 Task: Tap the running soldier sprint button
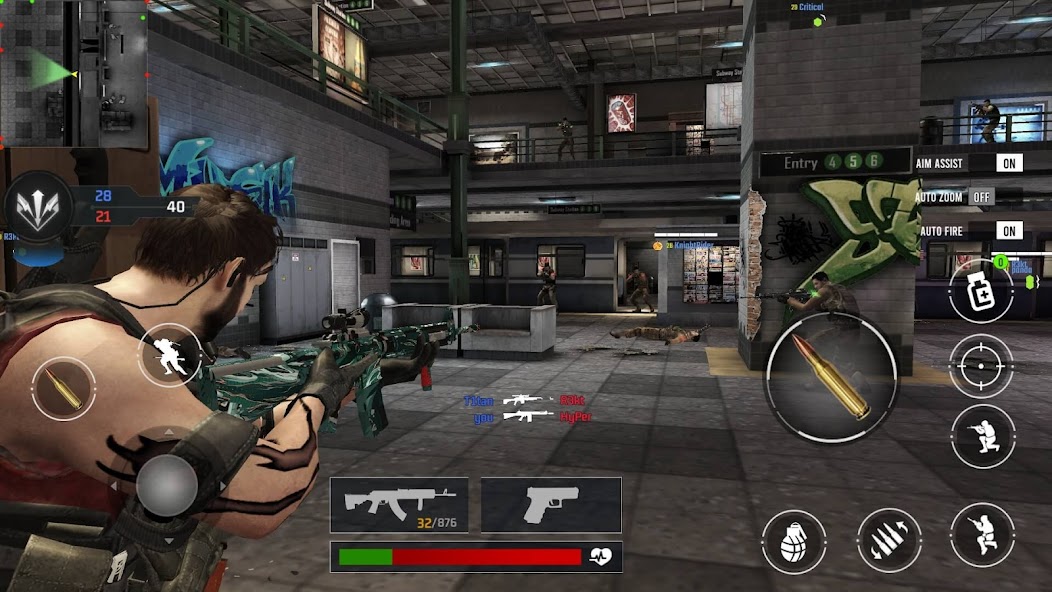click(x=169, y=354)
